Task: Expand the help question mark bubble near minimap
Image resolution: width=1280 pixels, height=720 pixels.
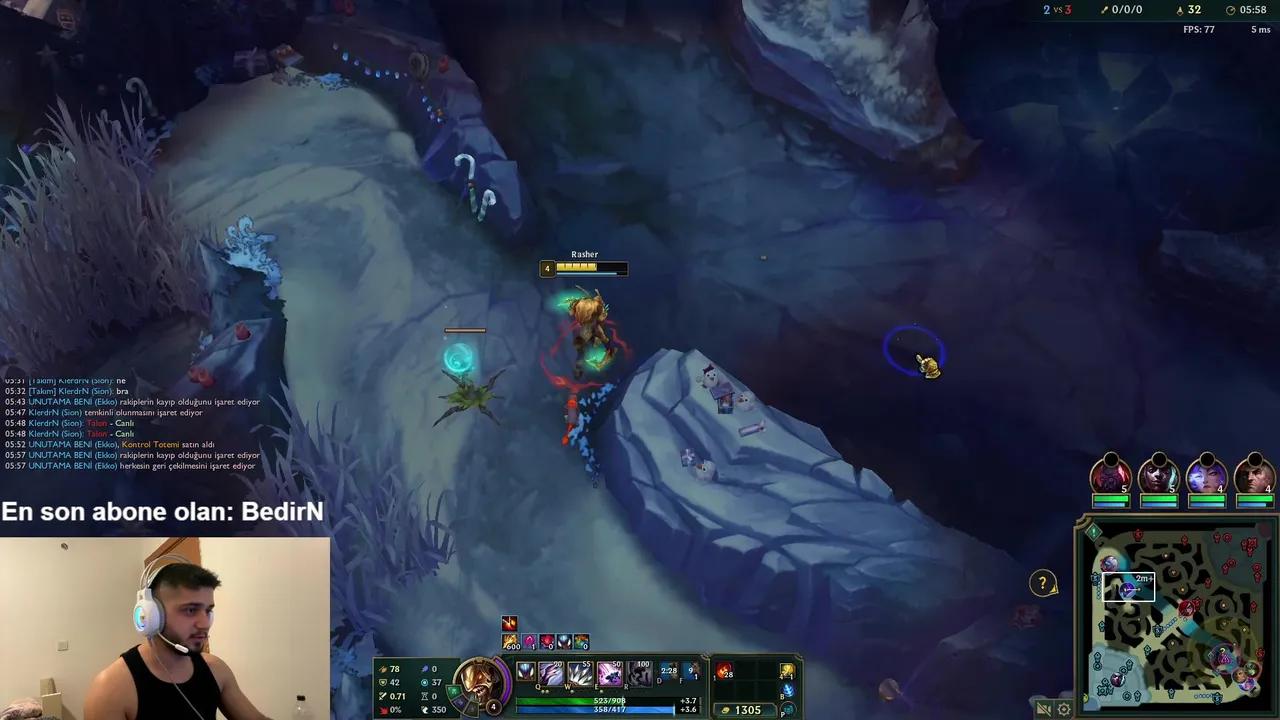Action: pyautogui.click(x=1042, y=583)
